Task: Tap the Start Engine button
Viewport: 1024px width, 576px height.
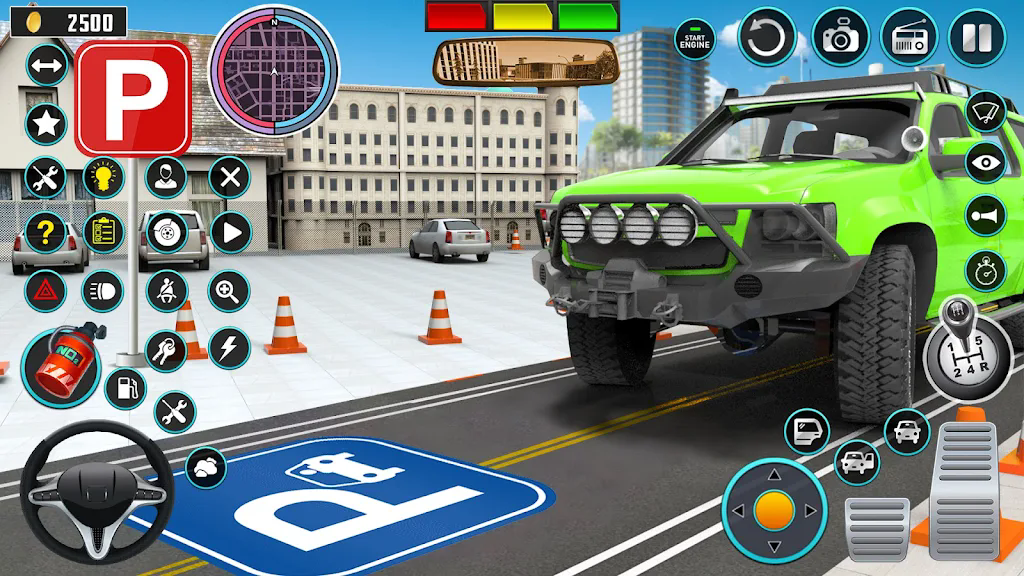Action: [694, 39]
